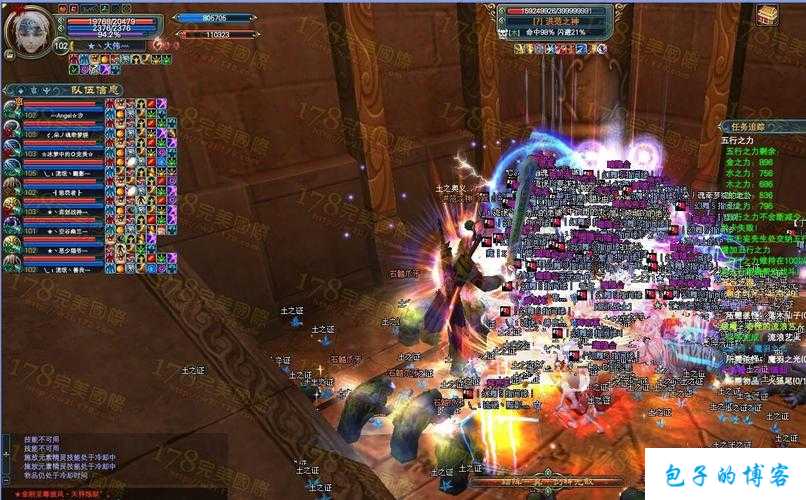
Task: Select the boss target frame 洪荒之神
Action: tap(556, 21)
